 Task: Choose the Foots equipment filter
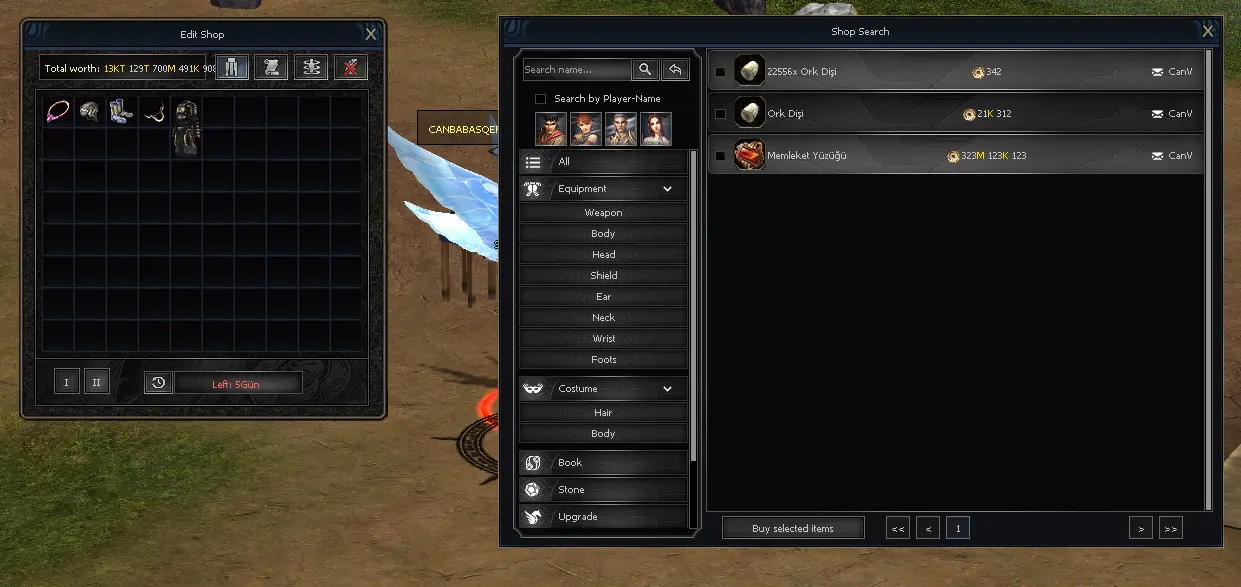pos(603,360)
